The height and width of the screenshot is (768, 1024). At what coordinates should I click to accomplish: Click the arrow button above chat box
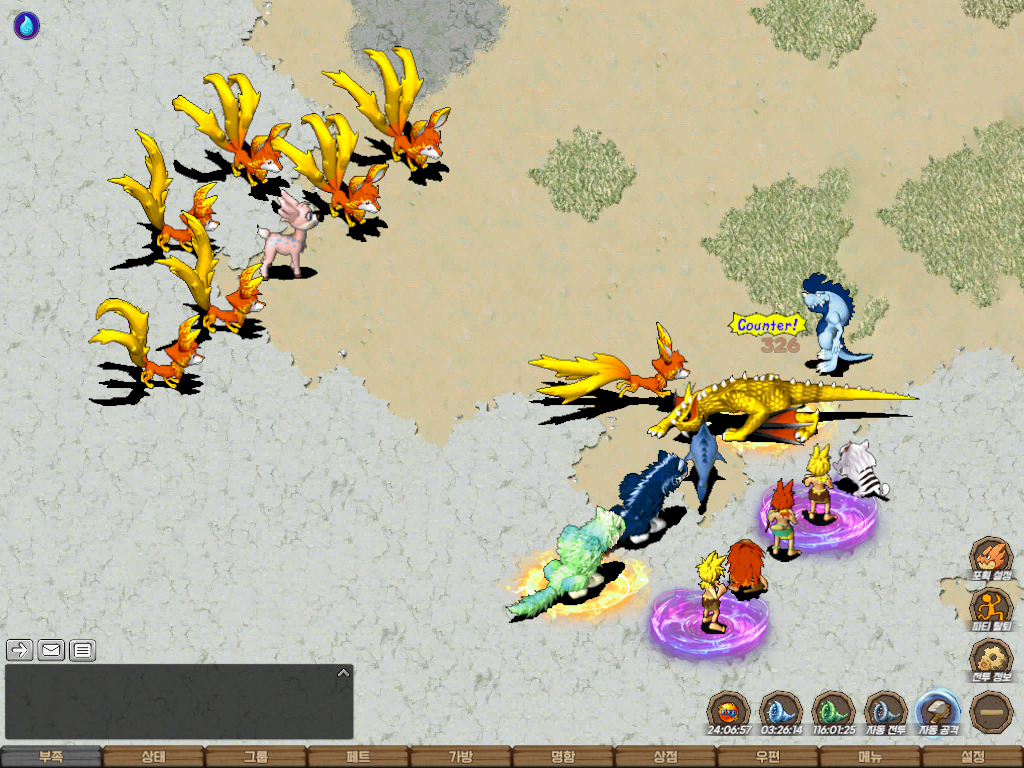pyautogui.click(x=20, y=650)
